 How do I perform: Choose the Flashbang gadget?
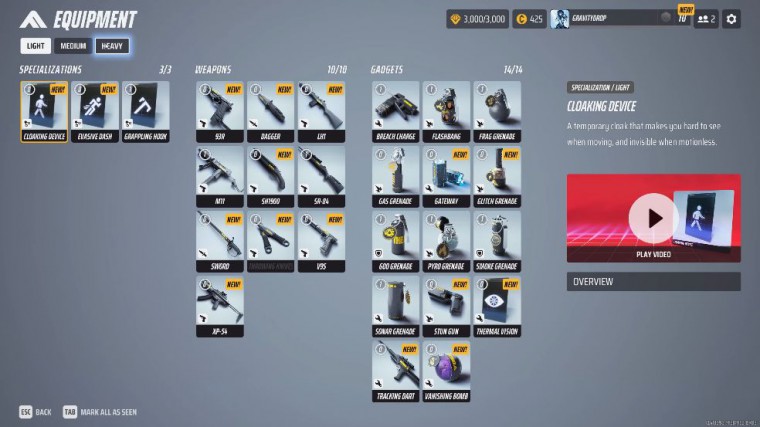click(x=446, y=111)
